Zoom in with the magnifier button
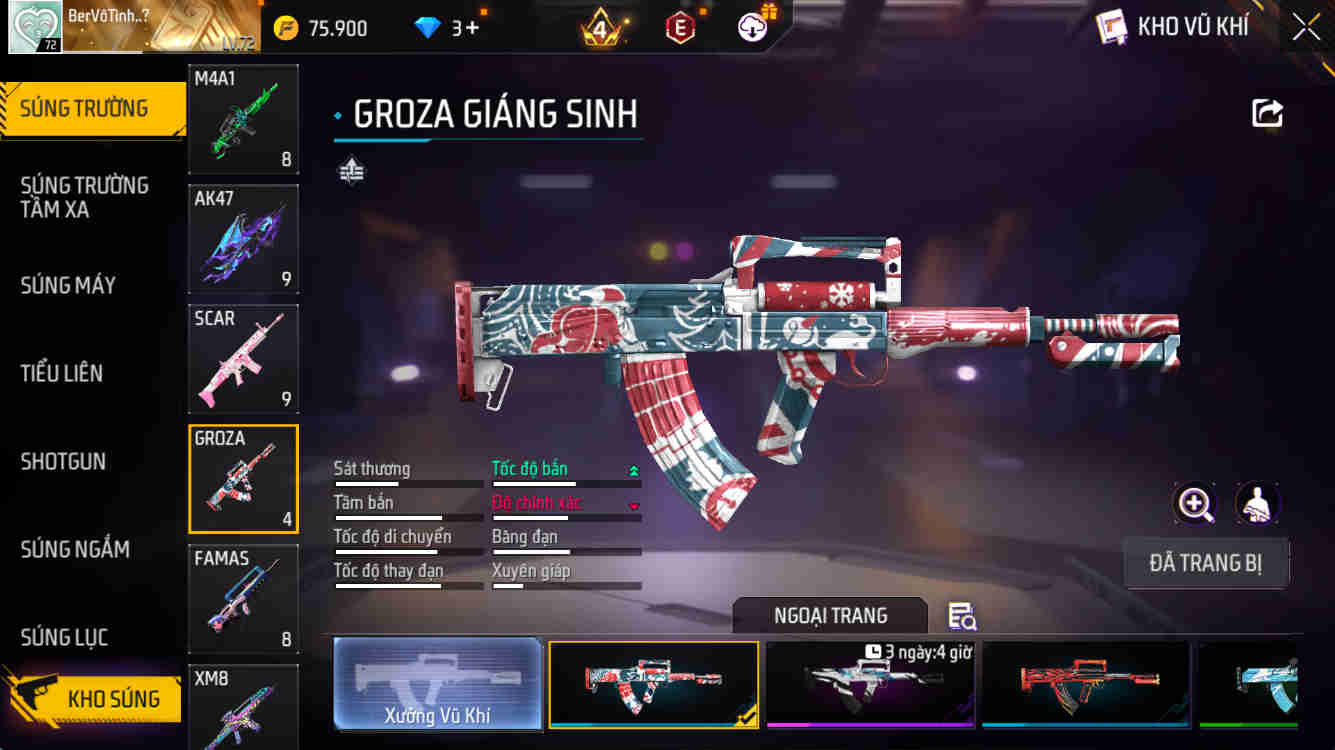 click(1195, 504)
